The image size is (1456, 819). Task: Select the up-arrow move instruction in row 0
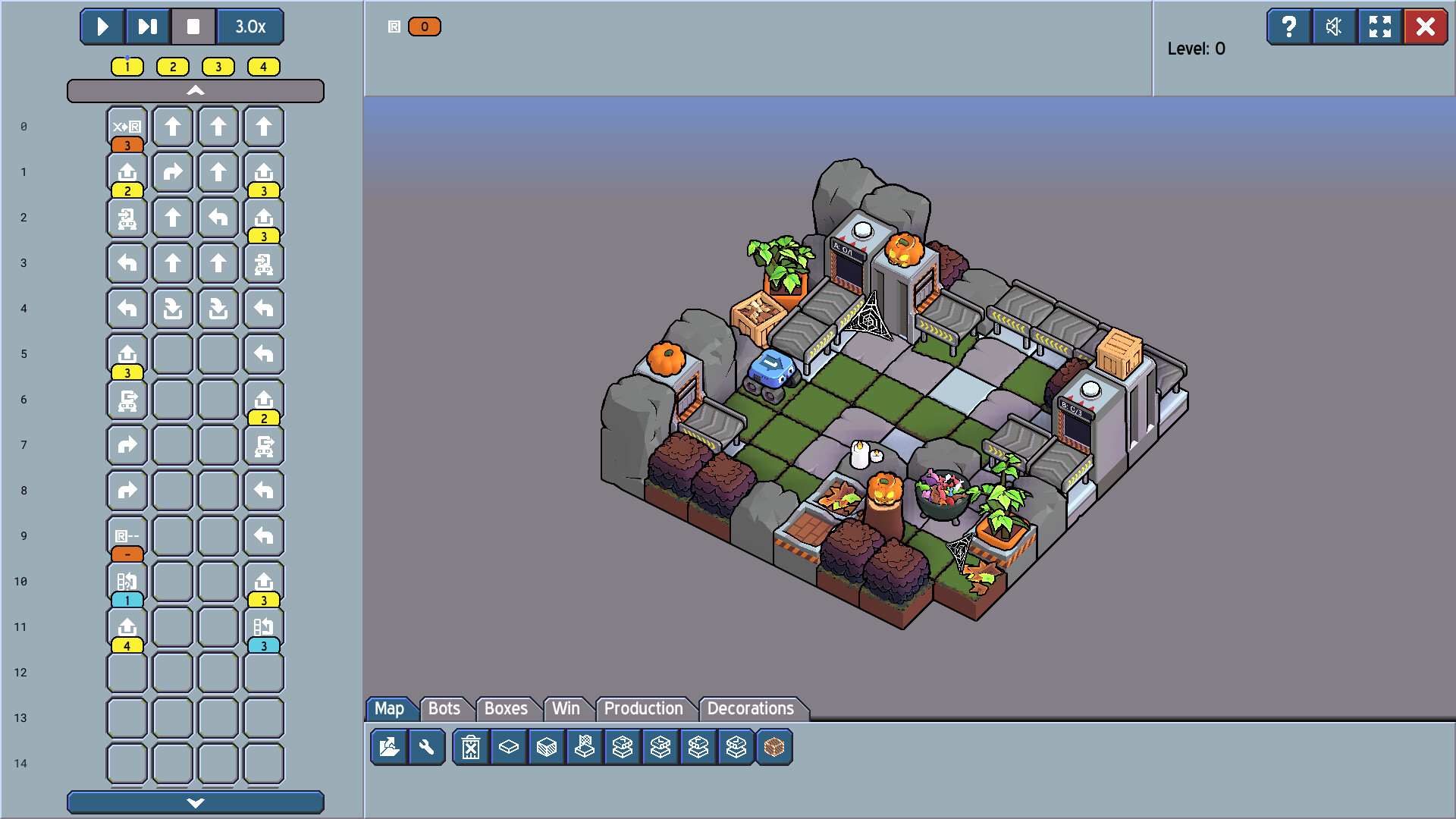point(172,127)
